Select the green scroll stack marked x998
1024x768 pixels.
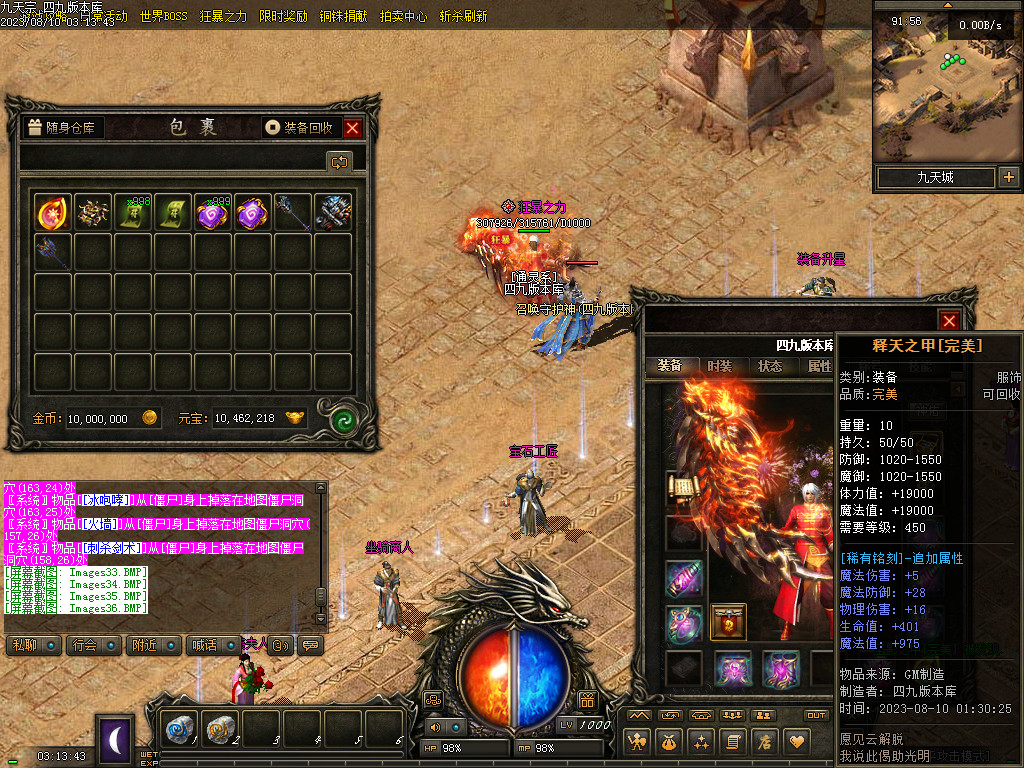(x=133, y=212)
